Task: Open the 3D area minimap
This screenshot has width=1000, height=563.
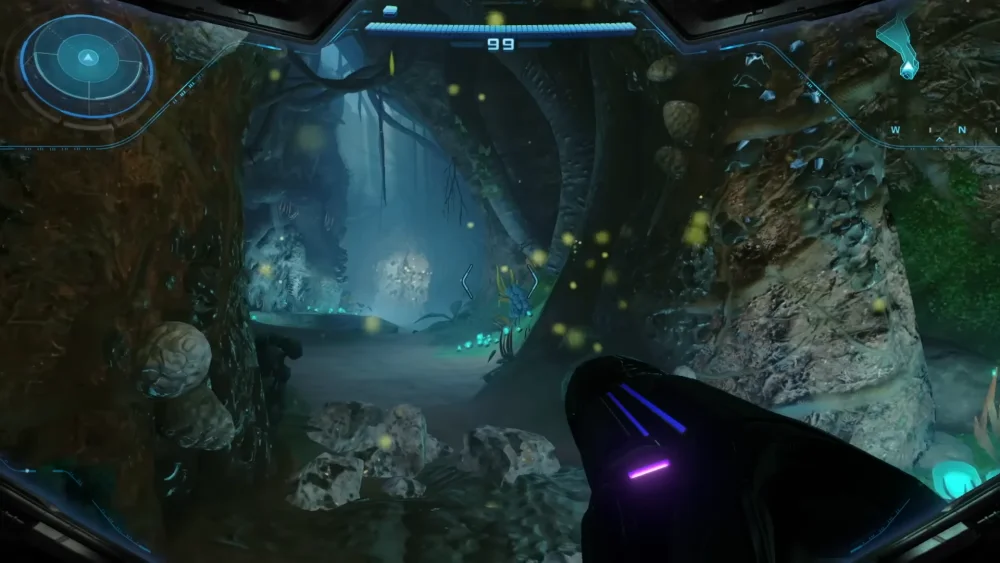Action: tap(901, 48)
